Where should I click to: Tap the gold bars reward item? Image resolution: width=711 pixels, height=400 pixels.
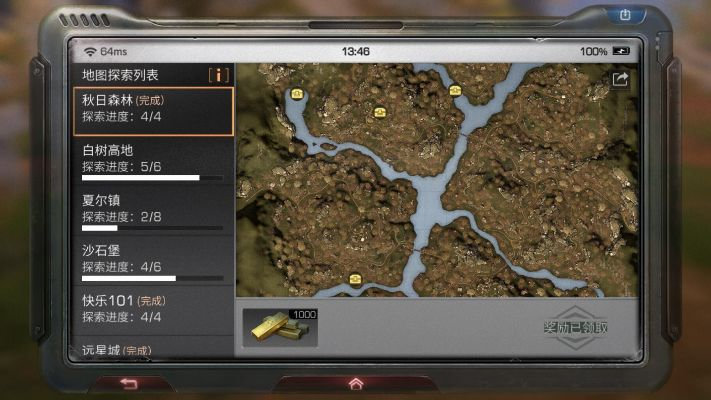point(280,327)
